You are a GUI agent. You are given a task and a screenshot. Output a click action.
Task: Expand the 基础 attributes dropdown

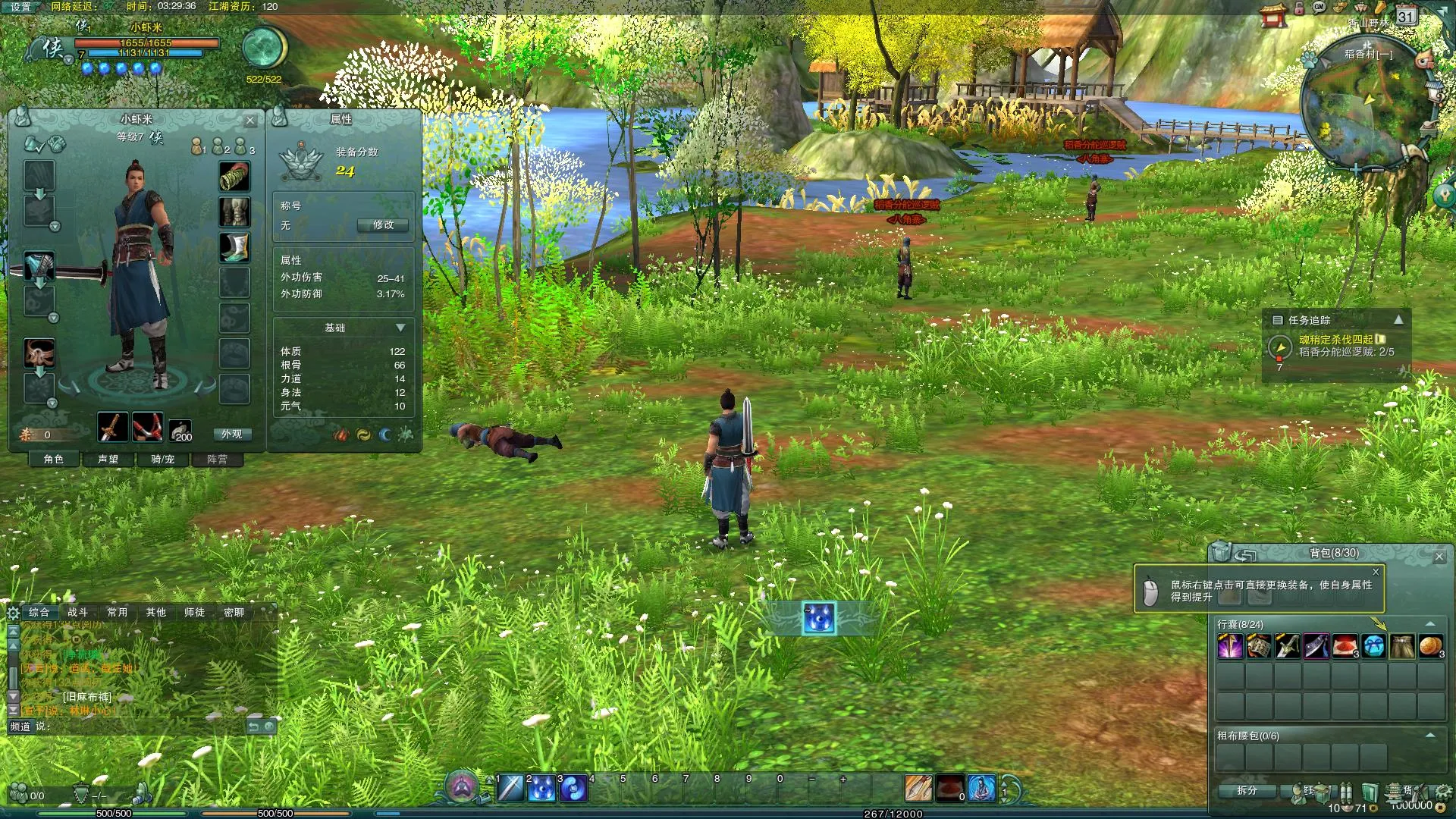(400, 328)
